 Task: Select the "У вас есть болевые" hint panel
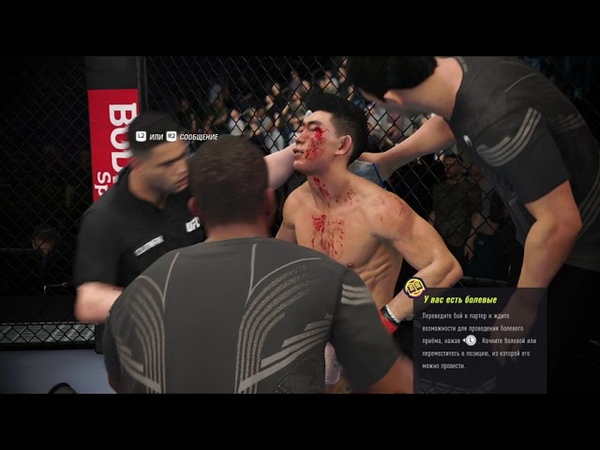(x=479, y=339)
